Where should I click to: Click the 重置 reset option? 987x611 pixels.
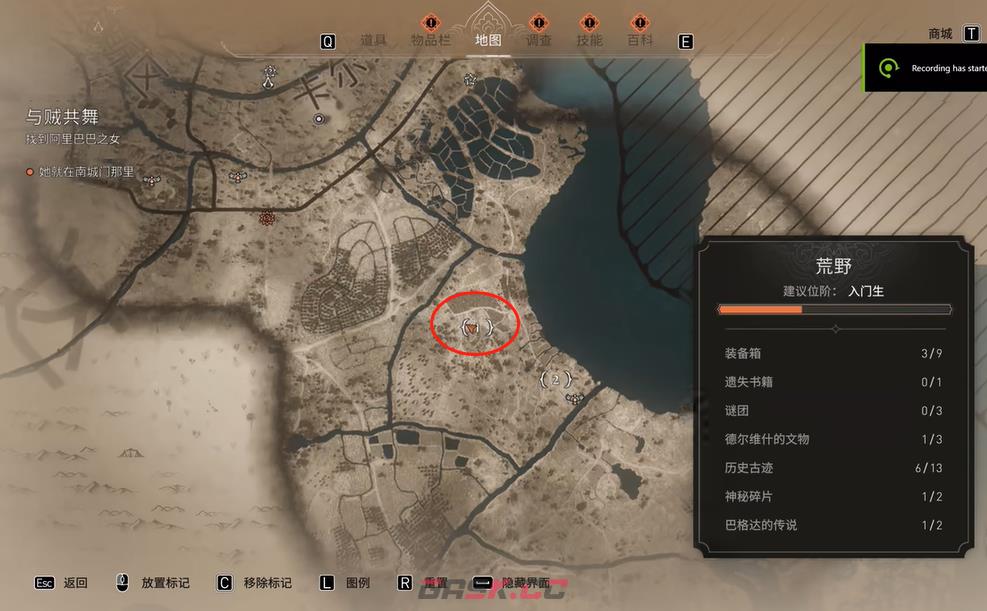435,583
